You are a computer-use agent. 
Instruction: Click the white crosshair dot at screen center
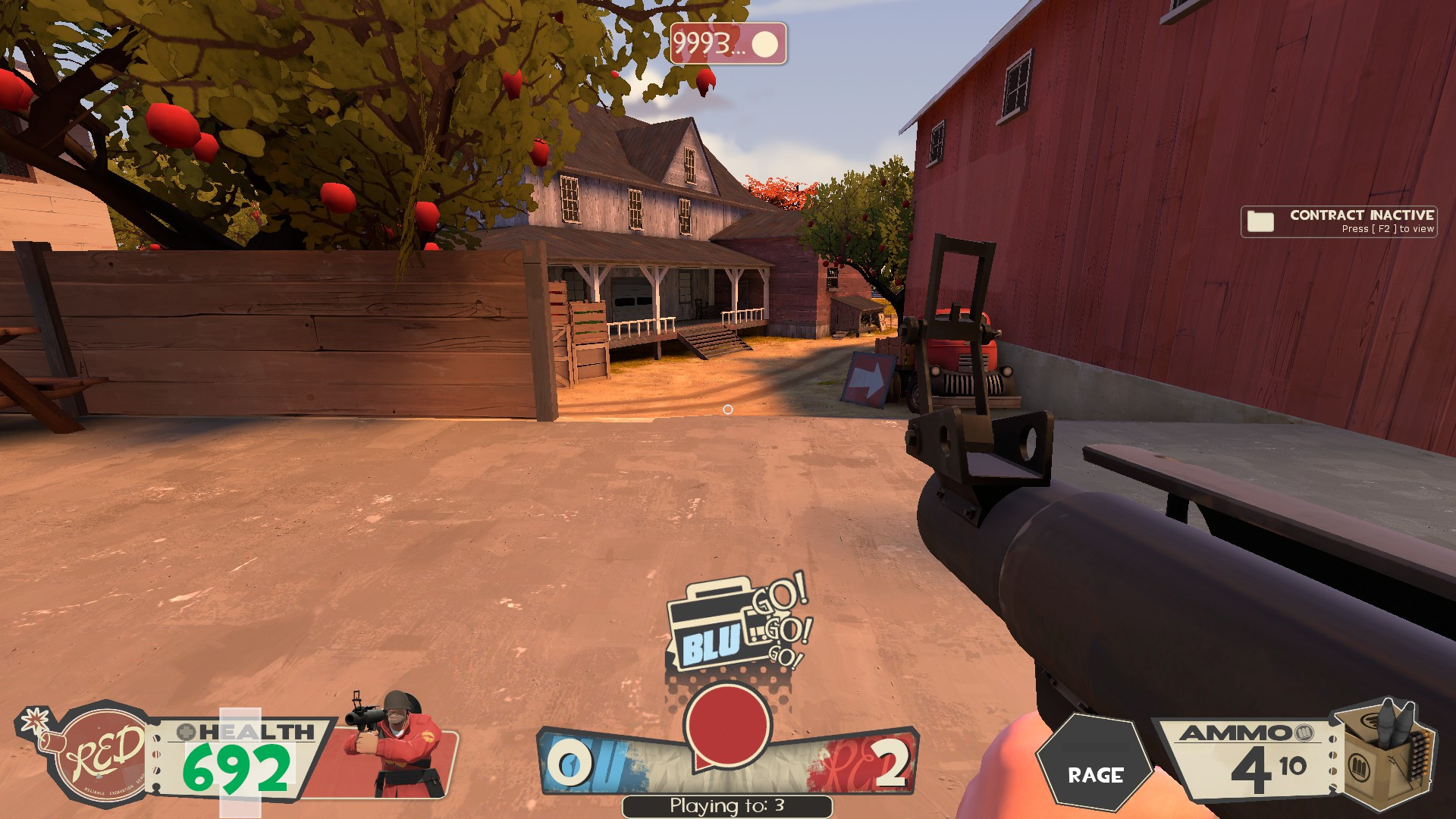[730, 409]
